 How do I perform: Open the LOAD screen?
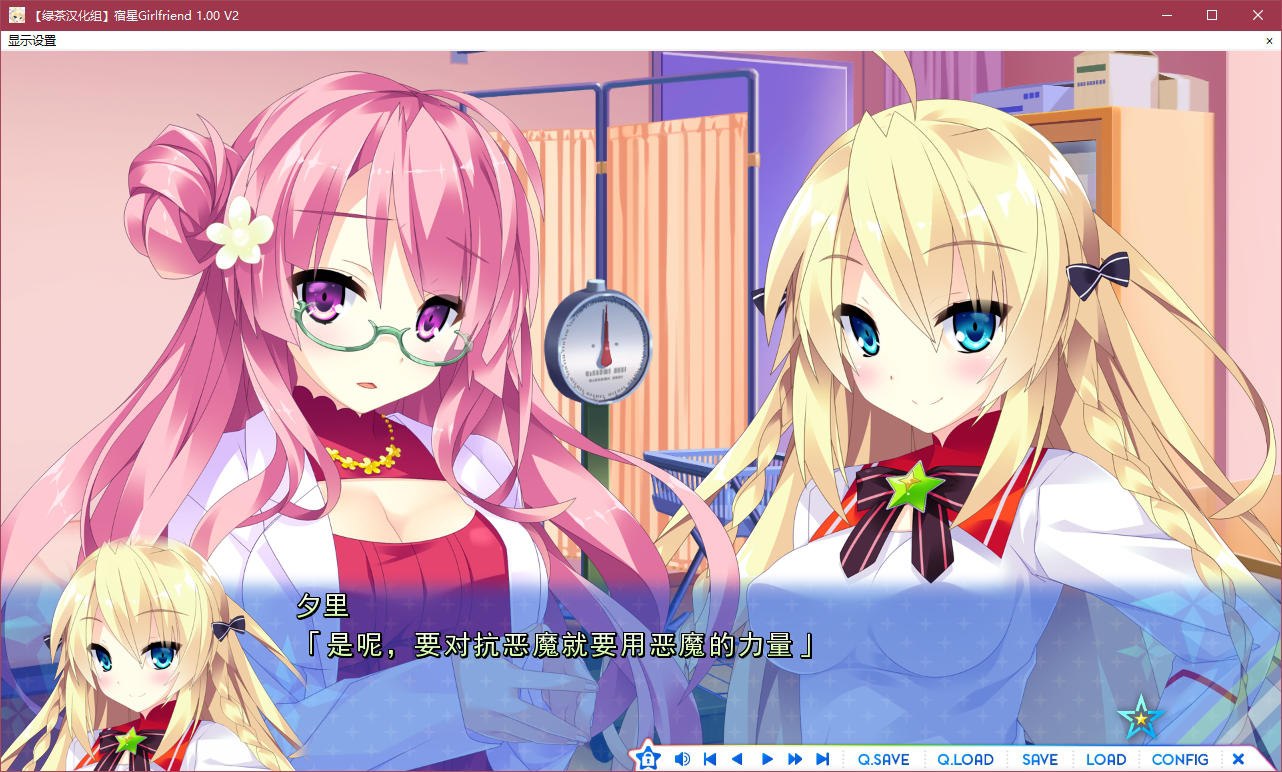[x=1105, y=759]
